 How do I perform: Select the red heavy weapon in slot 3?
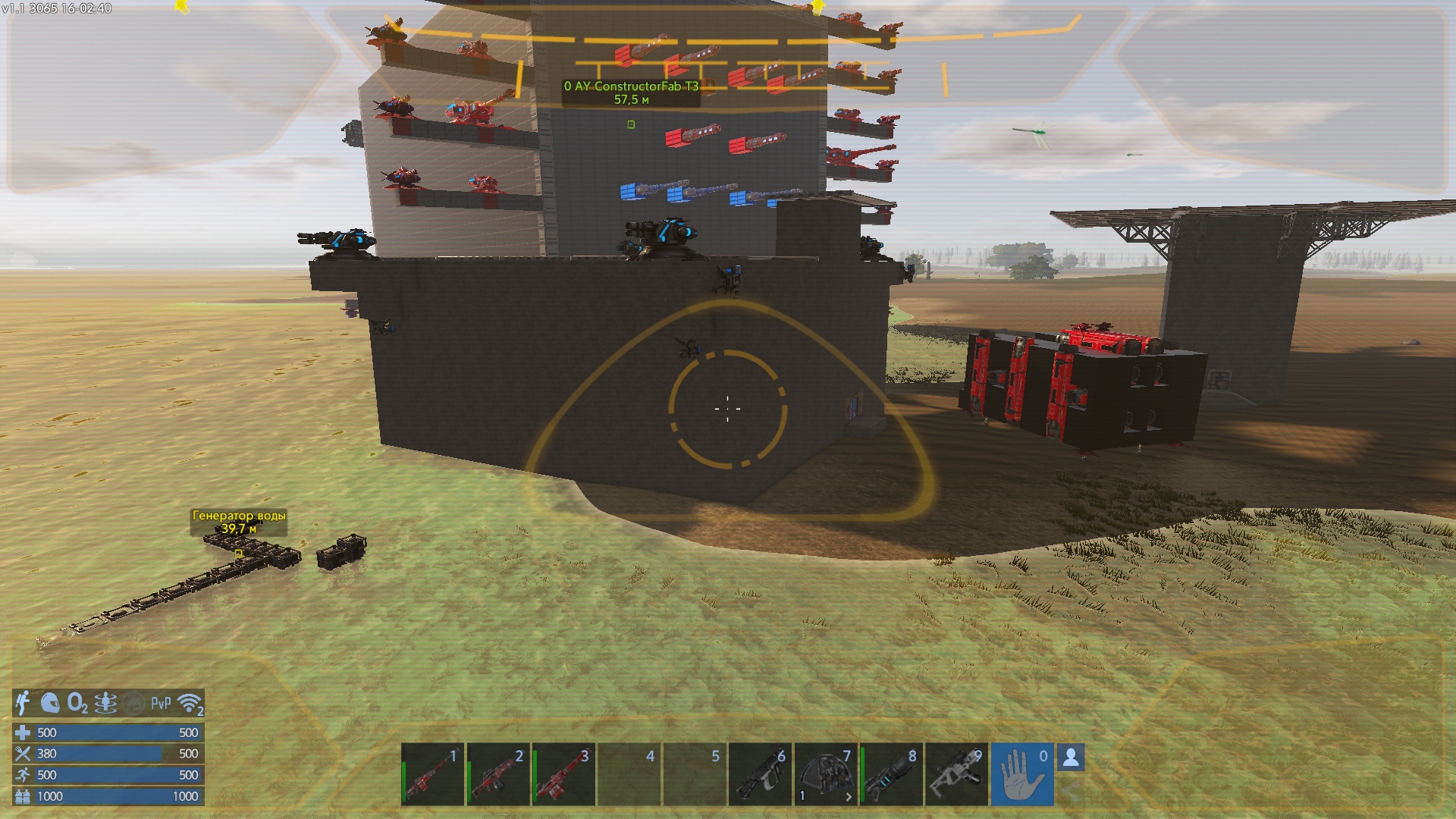click(x=563, y=774)
